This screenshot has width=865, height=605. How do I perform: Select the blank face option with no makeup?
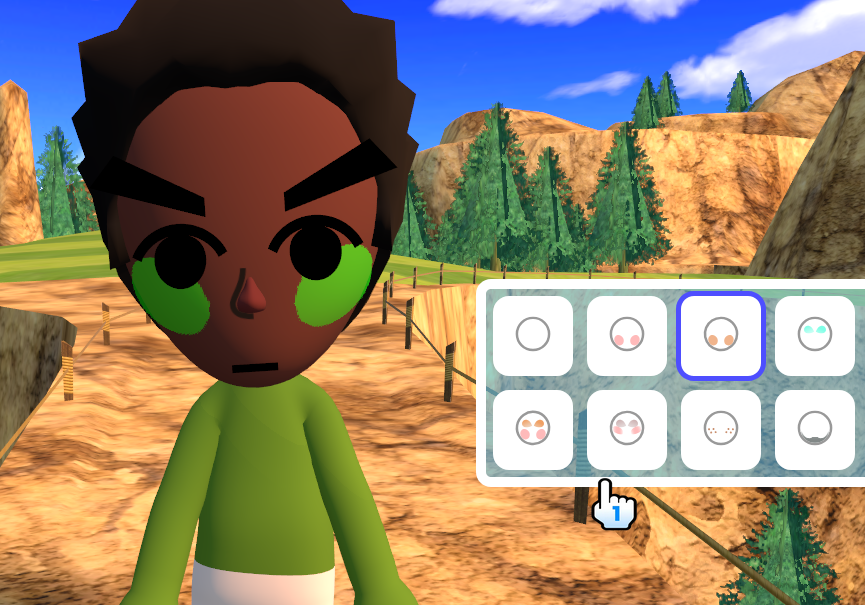click(x=533, y=336)
